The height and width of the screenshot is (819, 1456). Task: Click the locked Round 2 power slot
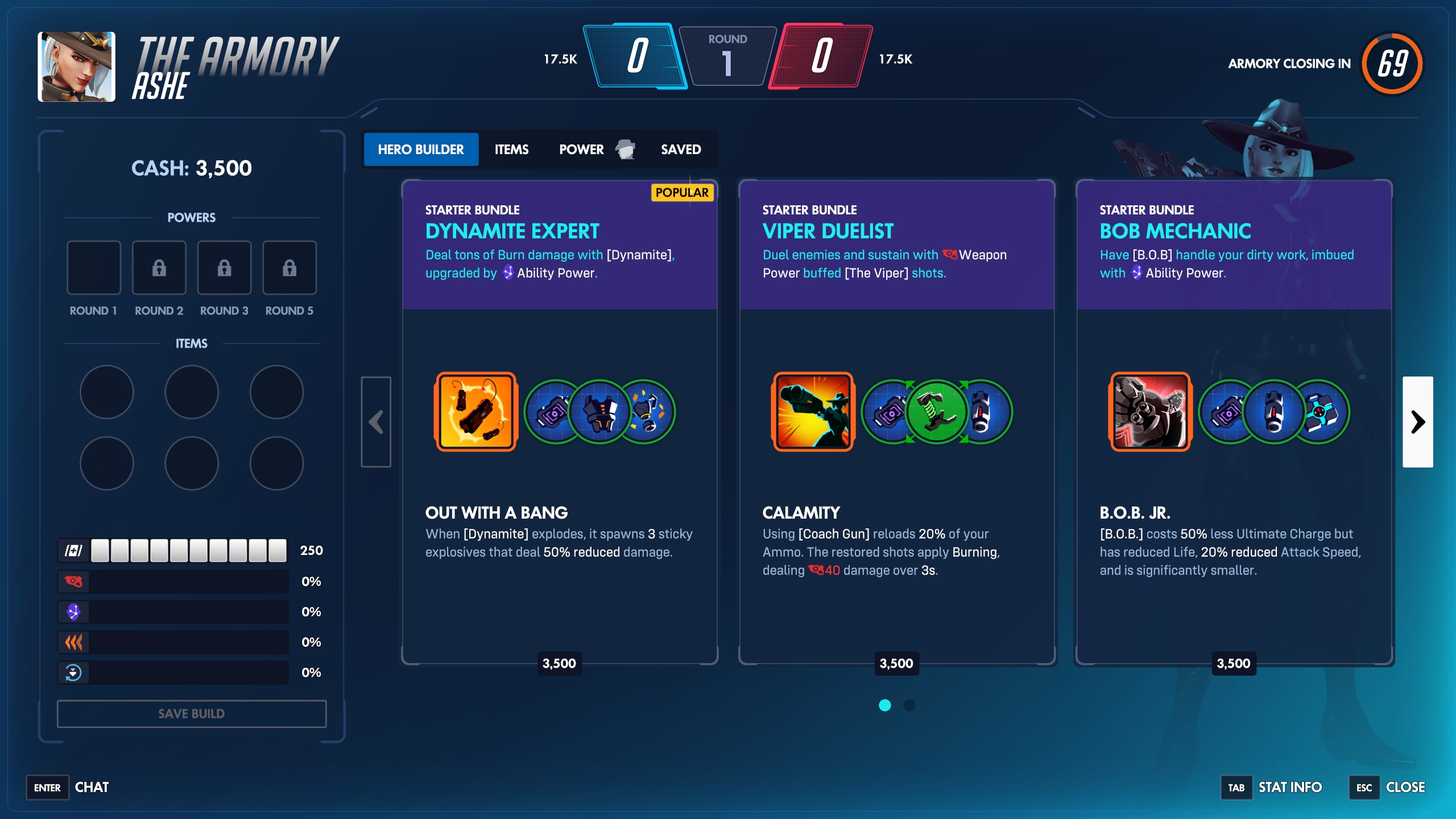pyautogui.click(x=159, y=267)
